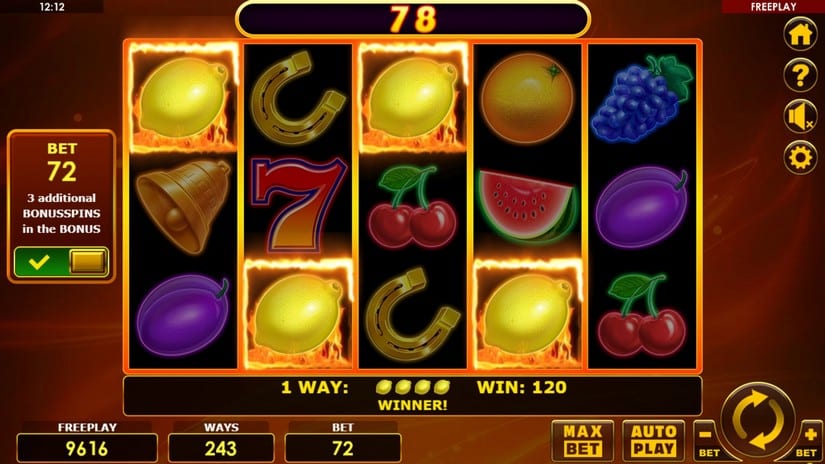Set the maximum bet
Screen dimensions: 825x464
click(581, 440)
